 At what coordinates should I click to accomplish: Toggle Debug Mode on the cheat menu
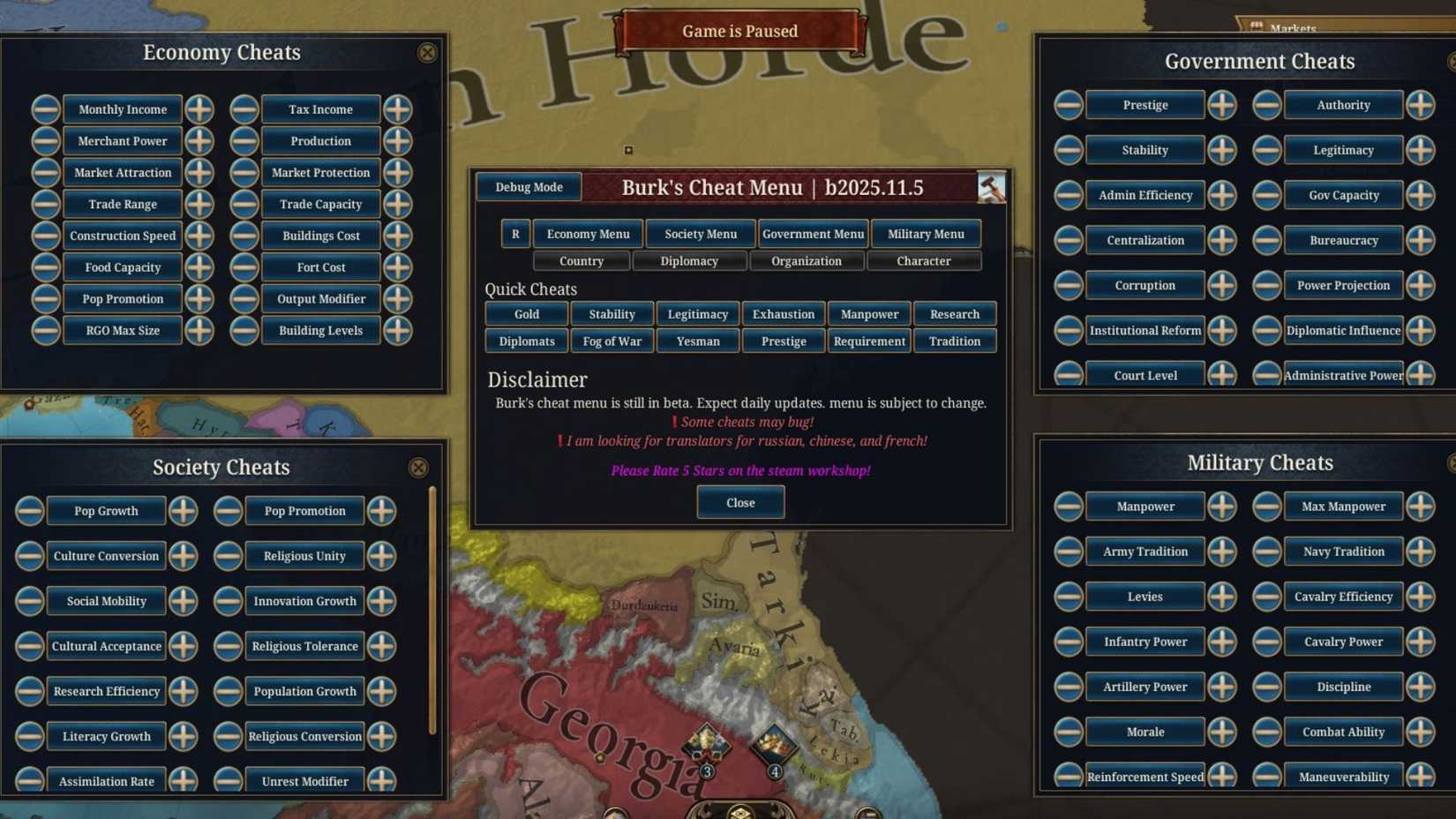pos(528,186)
